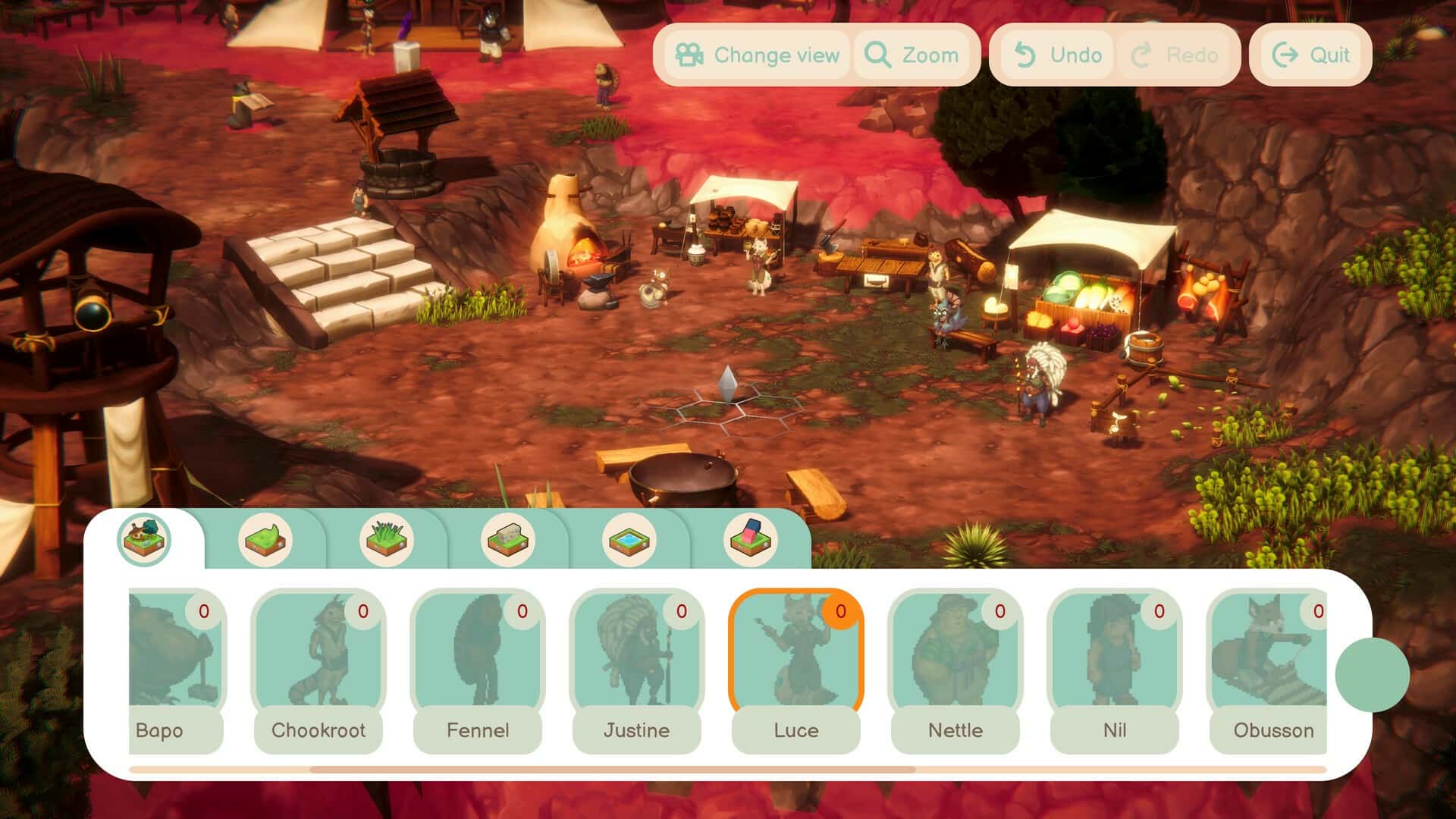Image resolution: width=1456 pixels, height=819 pixels.
Task: Click the Zoom magnifier icon
Action: (877, 54)
